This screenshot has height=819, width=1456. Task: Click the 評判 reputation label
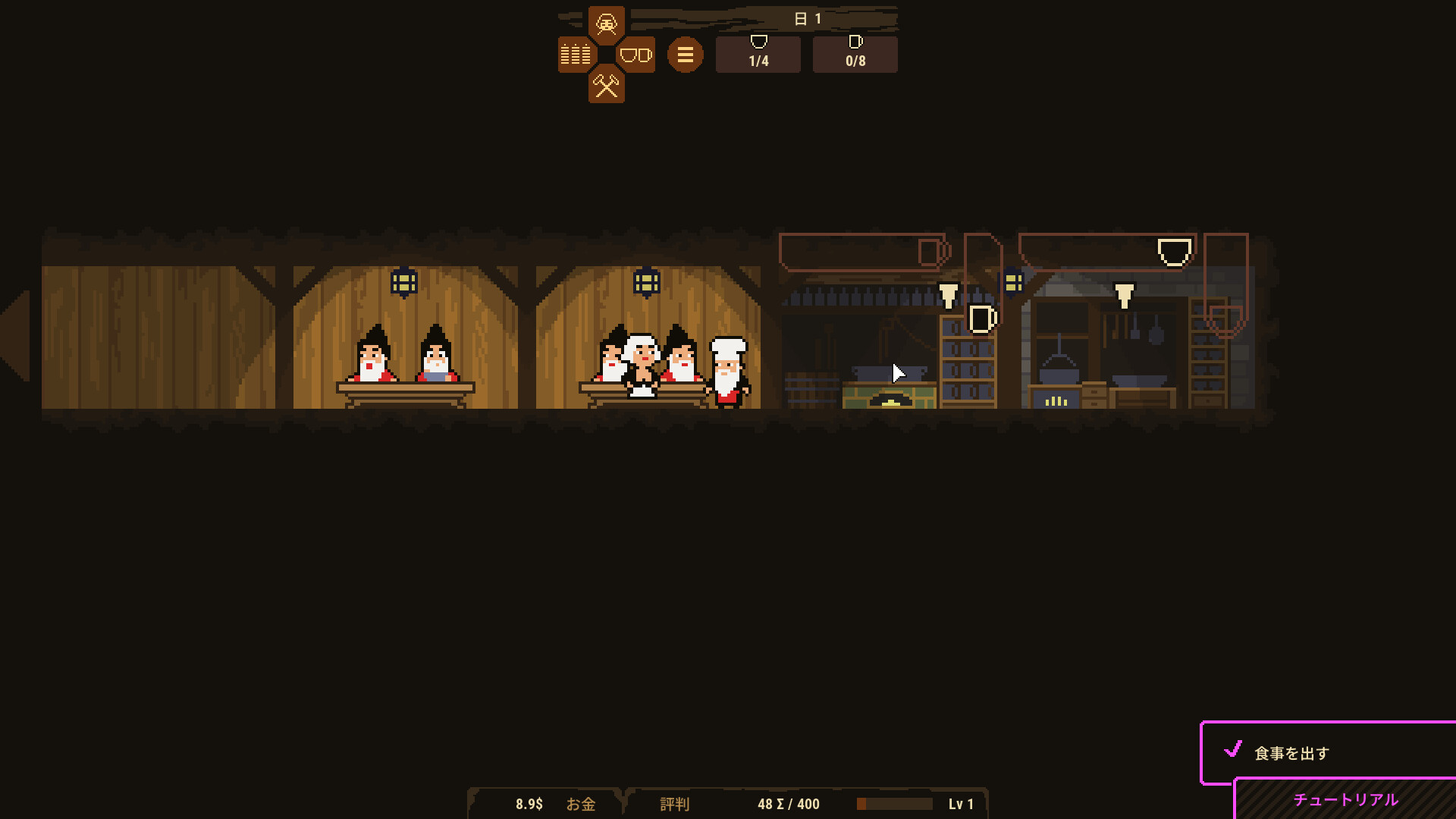coord(674,805)
